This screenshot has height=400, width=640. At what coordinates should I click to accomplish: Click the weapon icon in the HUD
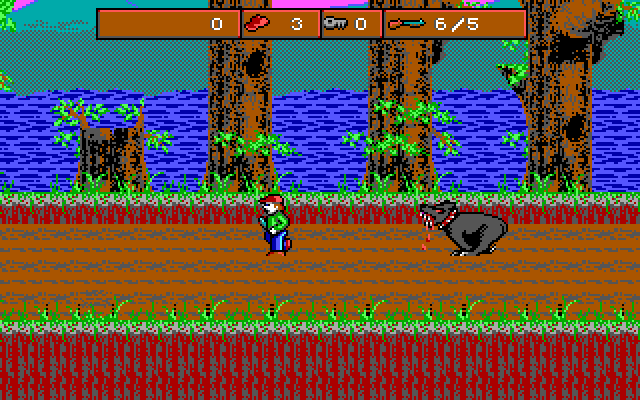coord(406,24)
